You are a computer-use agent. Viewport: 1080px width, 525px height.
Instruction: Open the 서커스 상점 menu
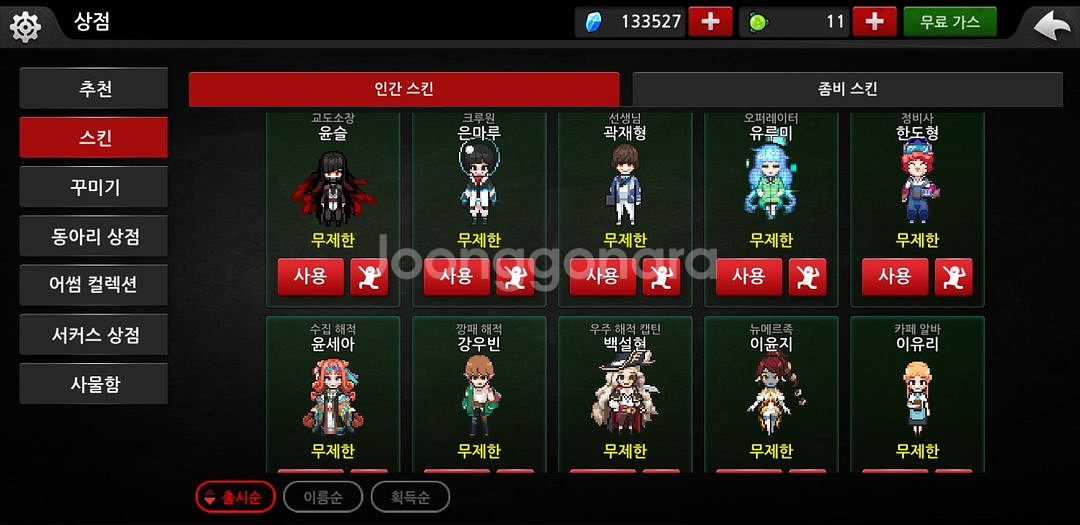click(x=94, y=334)
